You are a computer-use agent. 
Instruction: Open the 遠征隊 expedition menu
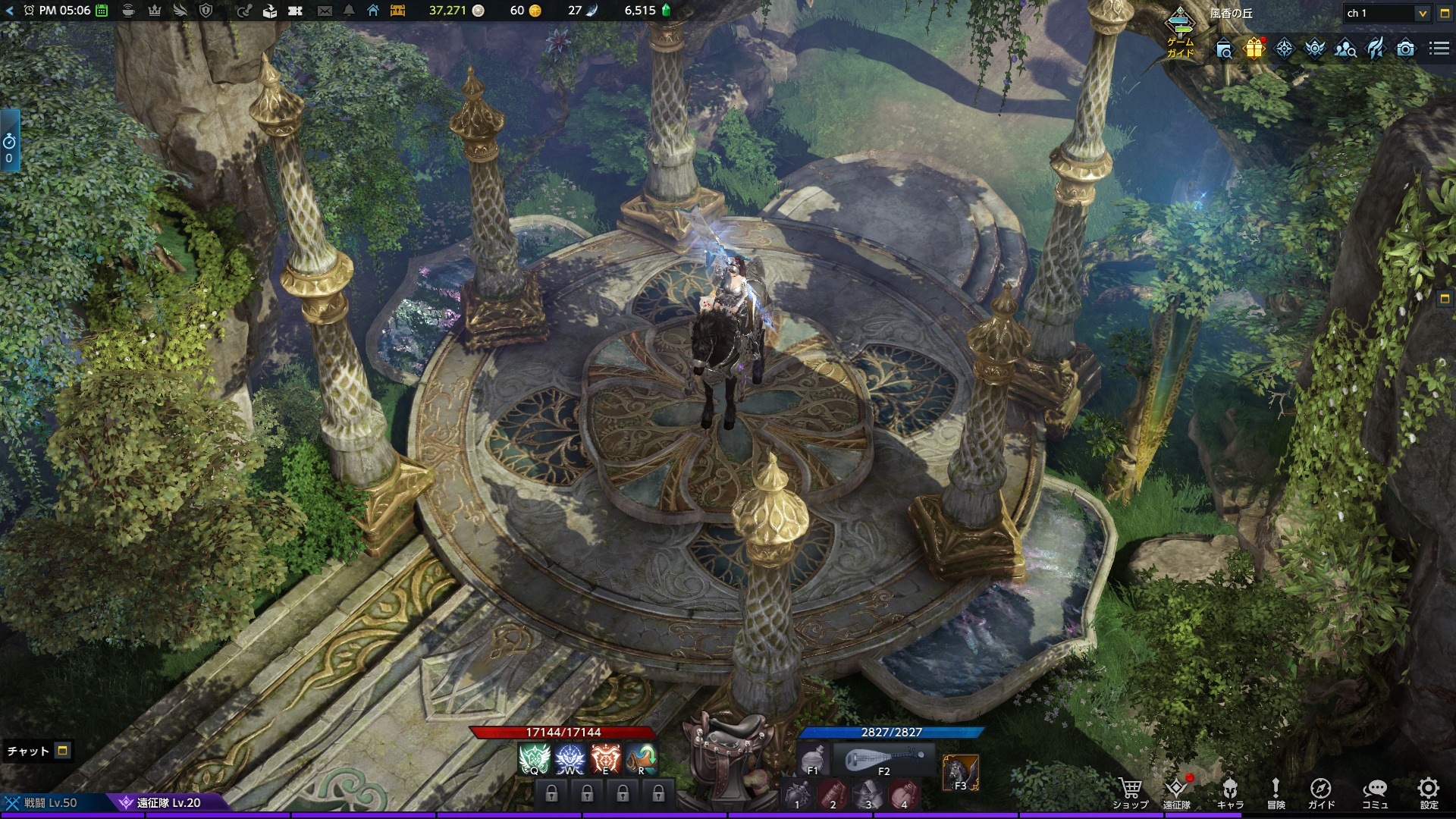pos(1176,792)
